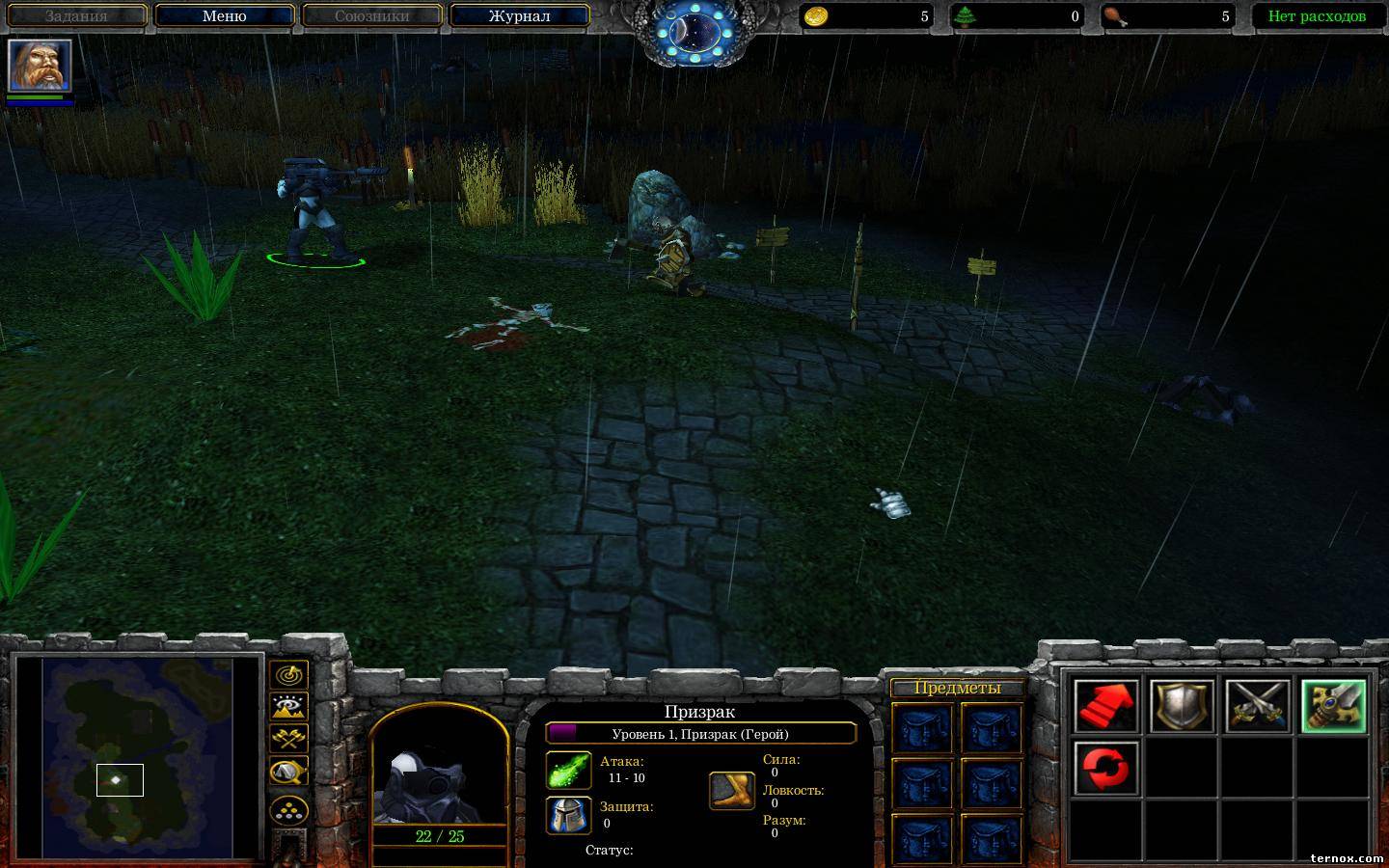
Task: Activate the crossed swords Hold Position command
Action: click(1258, 706)
